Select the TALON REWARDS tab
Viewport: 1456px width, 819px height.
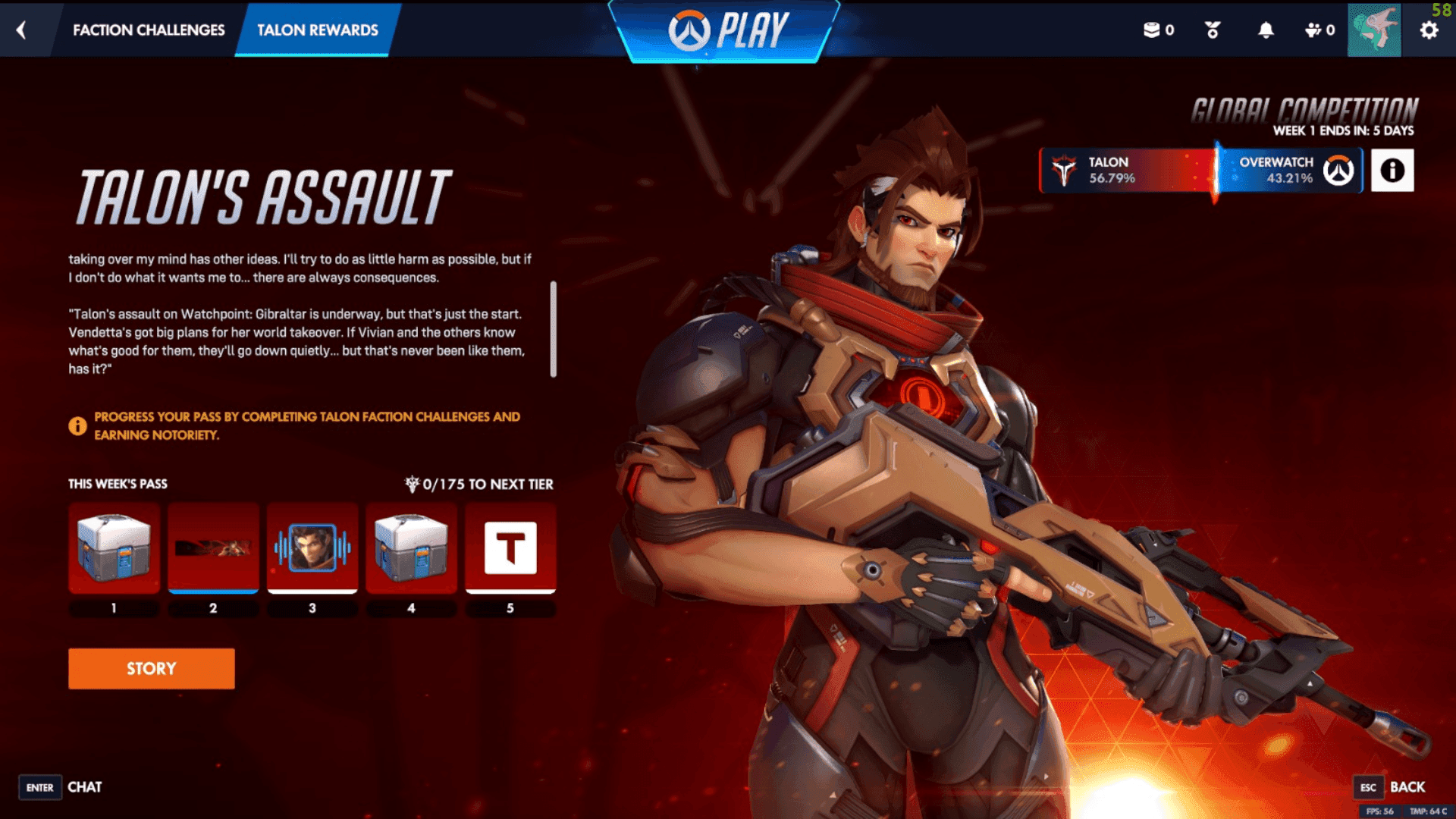(x=317, y=30)
